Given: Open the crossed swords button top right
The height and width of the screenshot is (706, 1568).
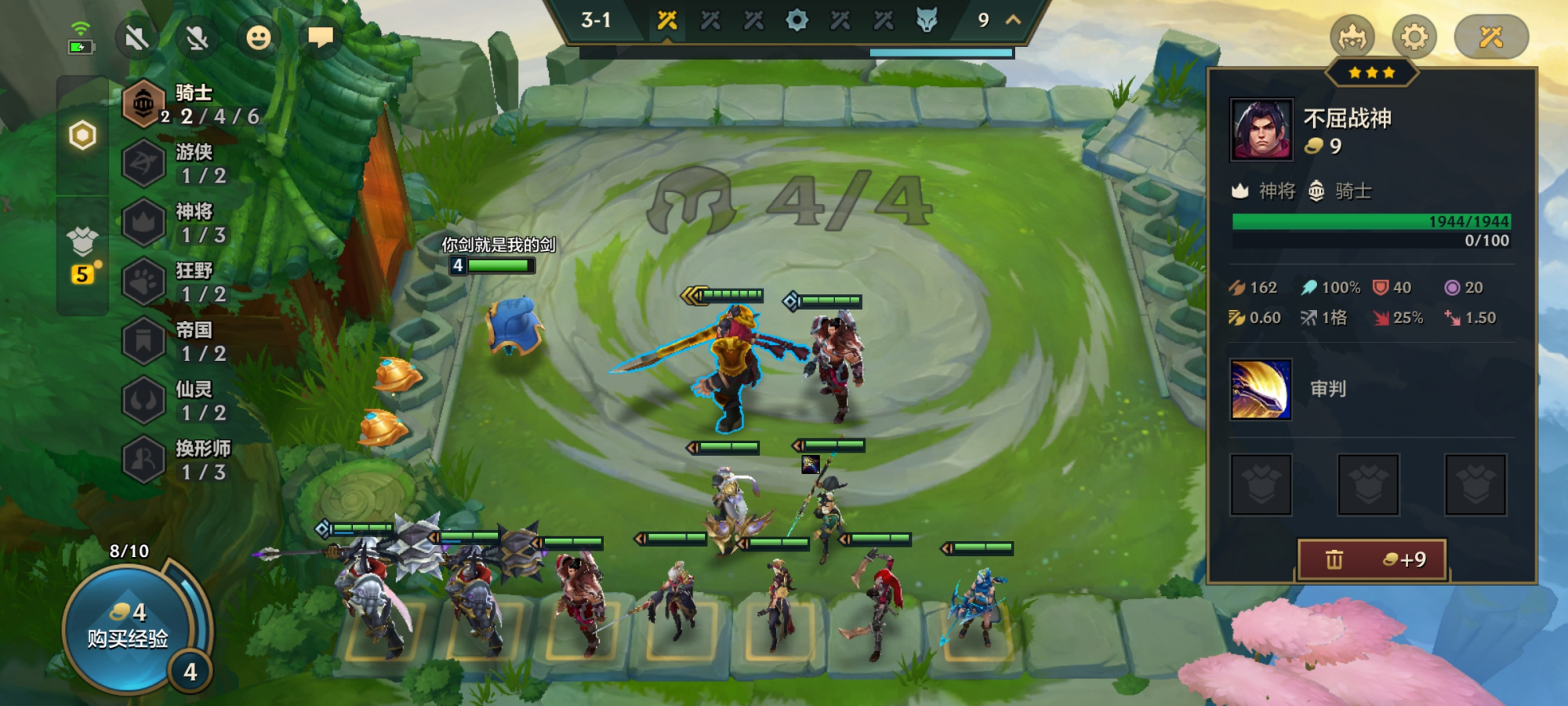Looking at the screenshot, I should (1490, 37).
